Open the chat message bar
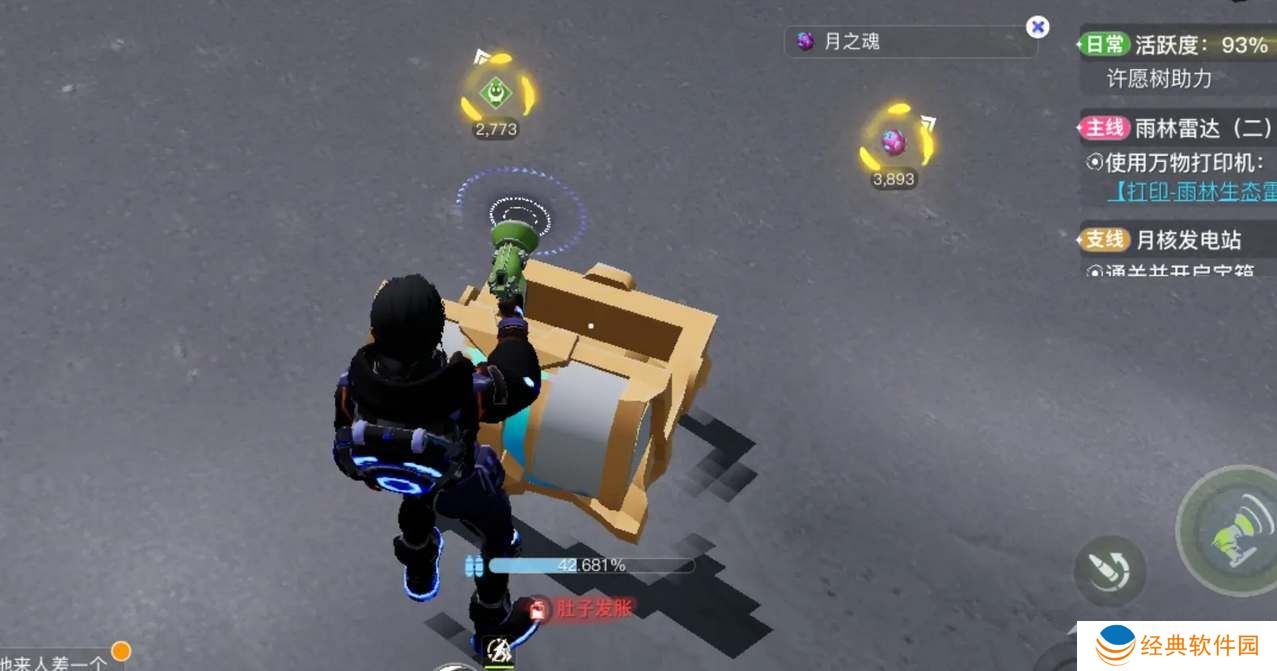 coord(60,658)
